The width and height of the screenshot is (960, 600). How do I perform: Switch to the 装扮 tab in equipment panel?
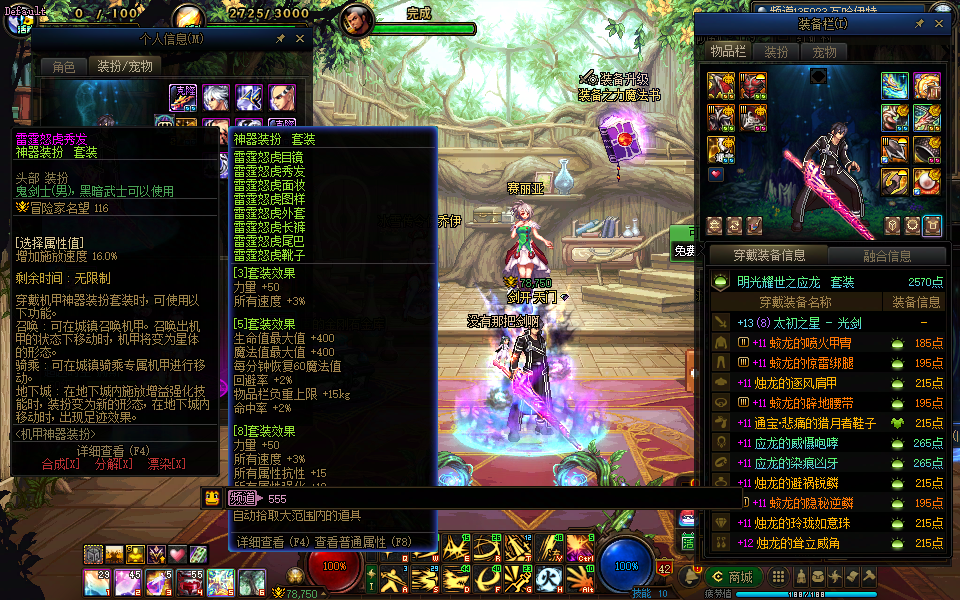click(x=776, y=52)
